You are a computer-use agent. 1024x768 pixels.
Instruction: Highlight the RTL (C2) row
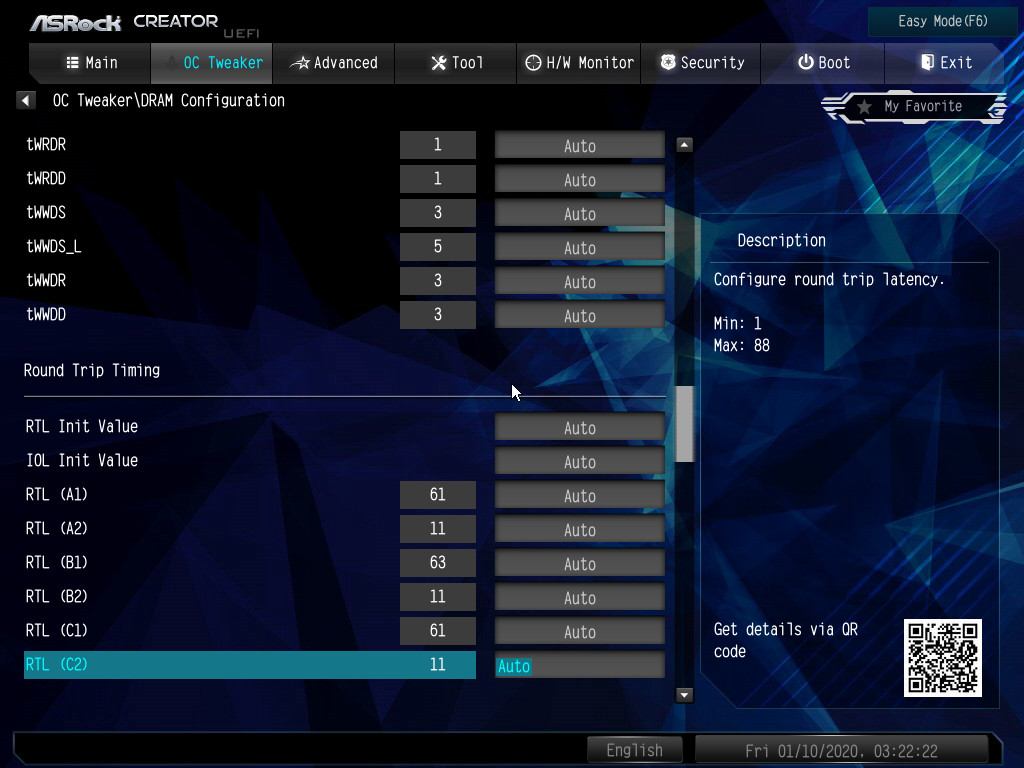[250, 665]
